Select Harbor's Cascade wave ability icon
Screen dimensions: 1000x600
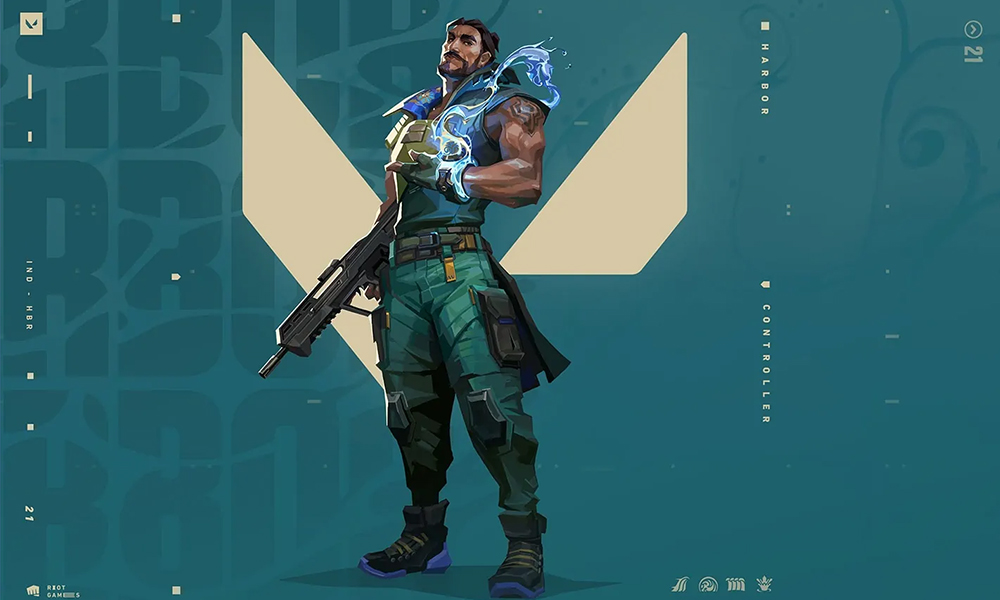(x=680, y=584)
